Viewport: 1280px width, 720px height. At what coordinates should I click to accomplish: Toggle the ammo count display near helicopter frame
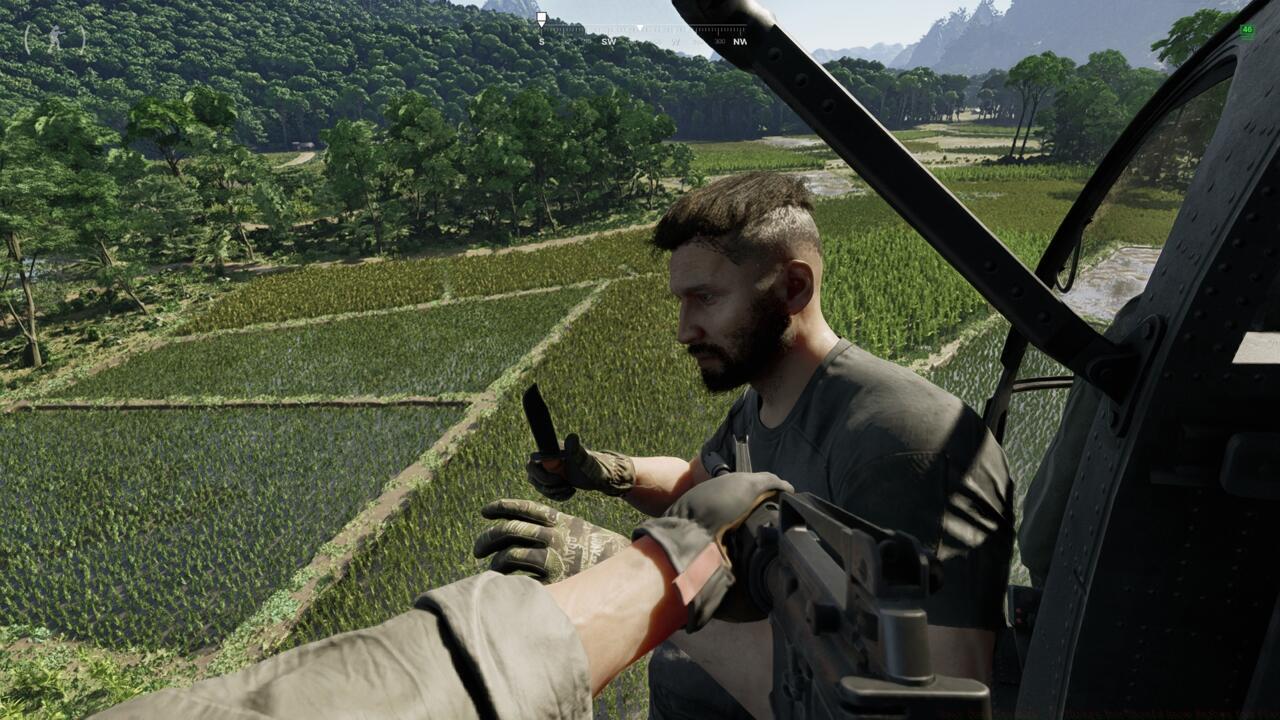pyautogui.click(x=1247, y=30)
